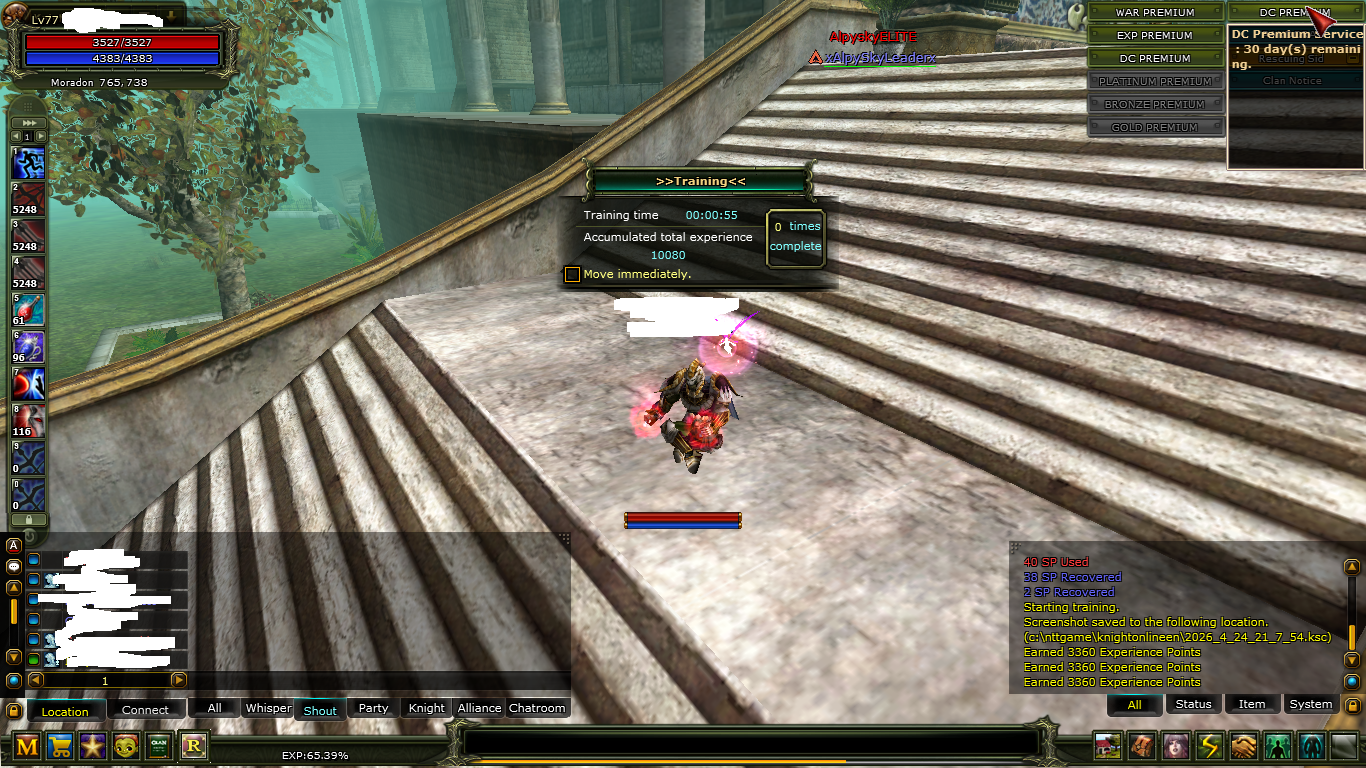Screen dimensions: 1366x768
Task: Click the handshake trade icon
Action: (x=1243, y=746)
